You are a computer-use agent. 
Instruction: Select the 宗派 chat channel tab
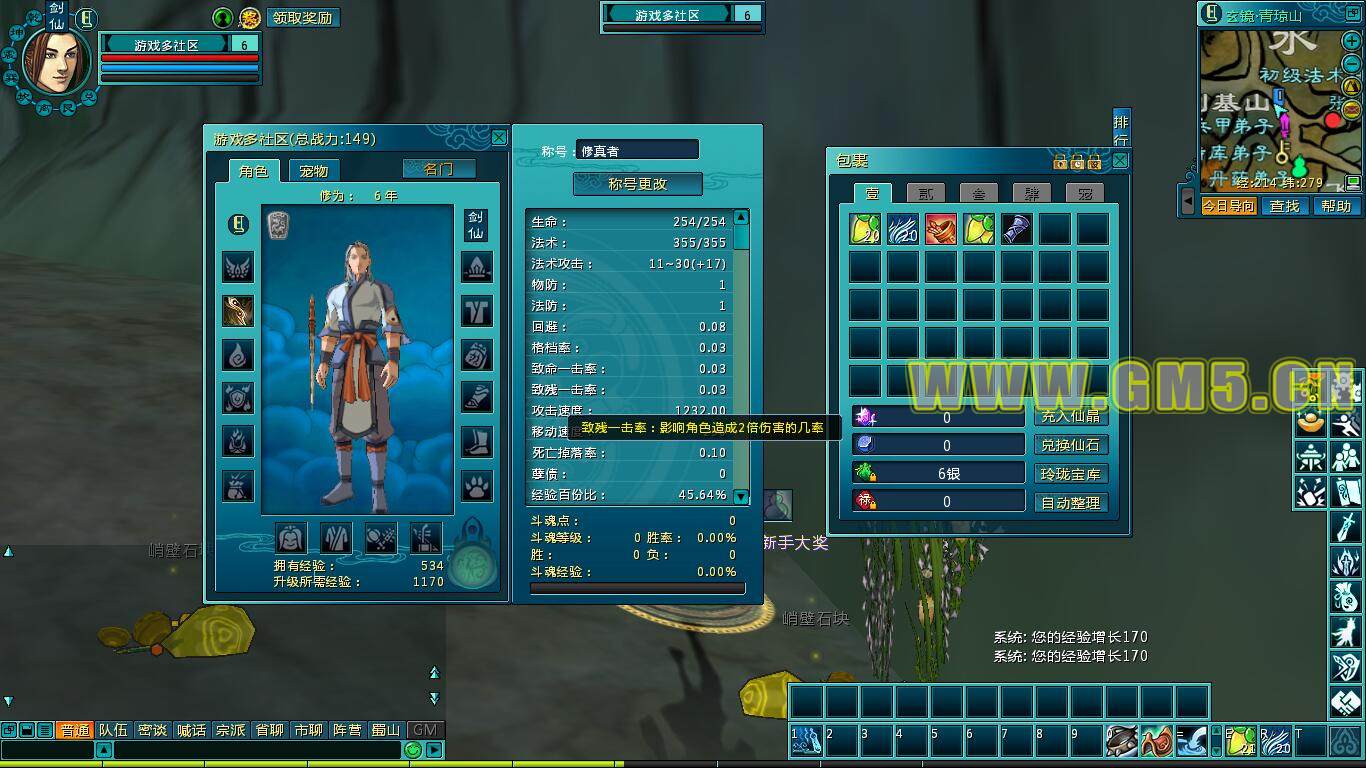(231, 730)
